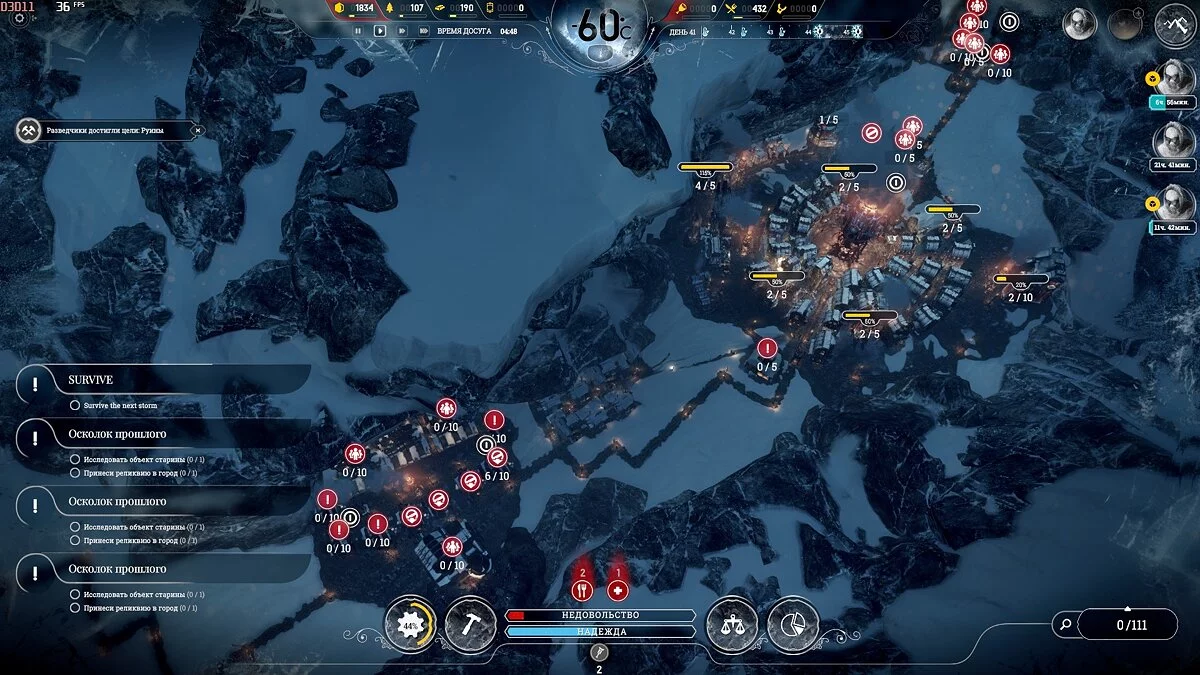Open the hammer construction menu

pyautogui.click(x=470, y=624)
